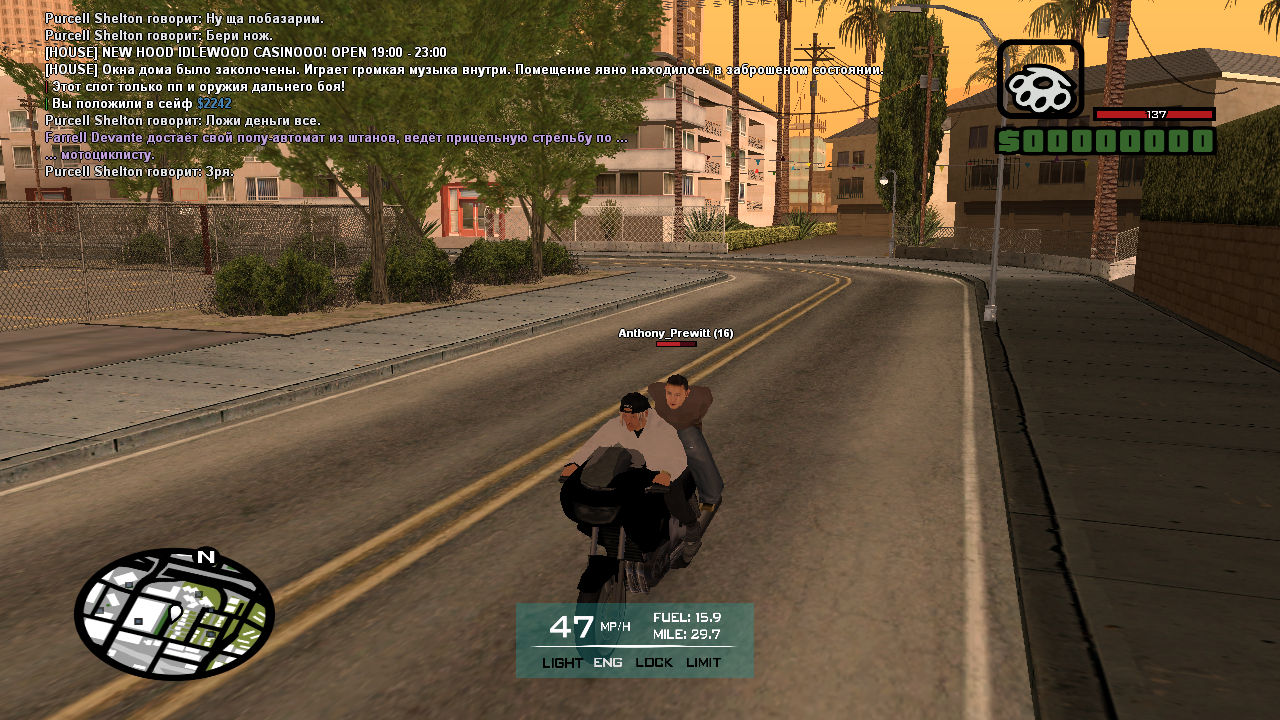Toggle the LIMIT speed limiter indicator

703,662
